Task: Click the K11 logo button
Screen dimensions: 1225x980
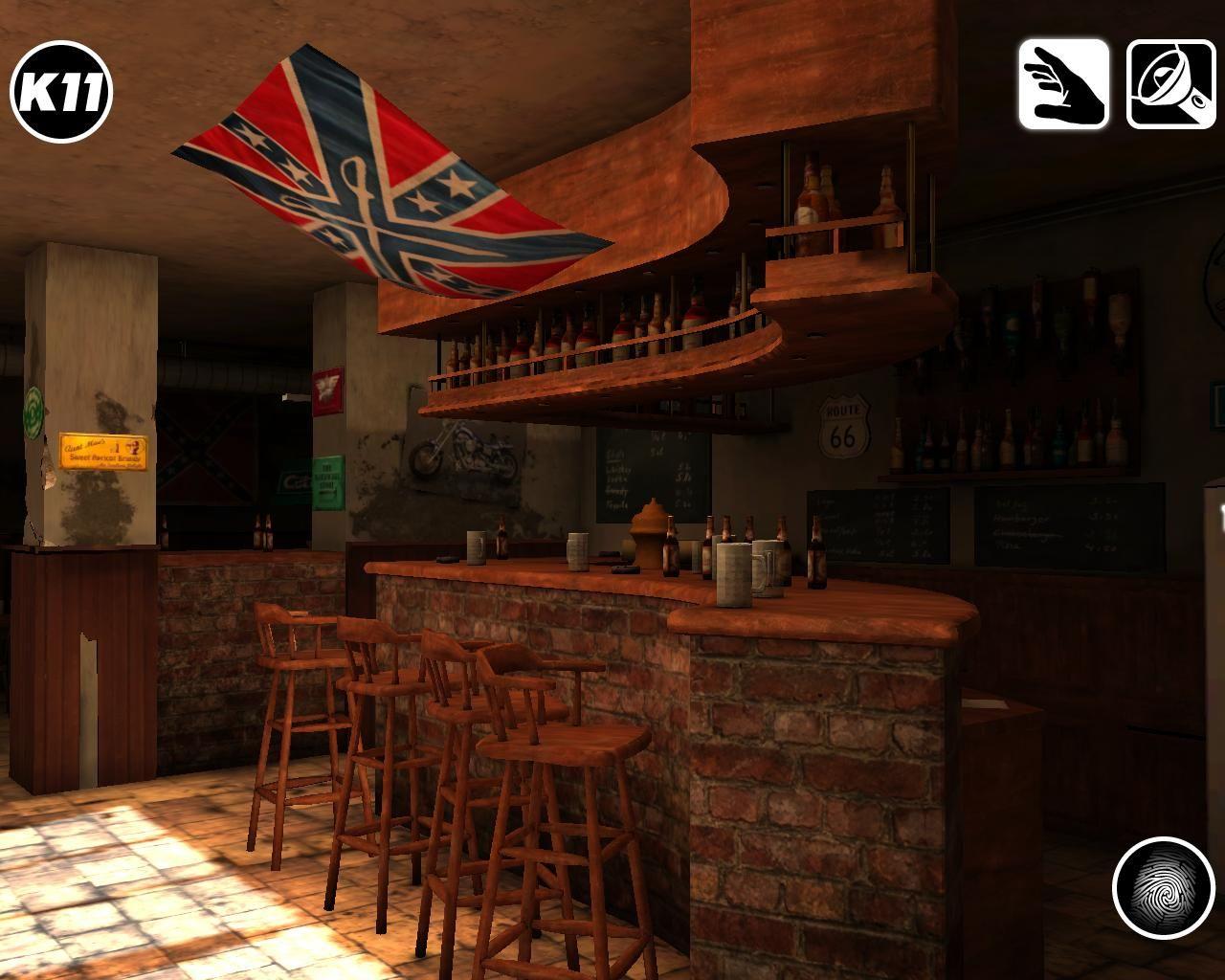Action: point(61,92)
